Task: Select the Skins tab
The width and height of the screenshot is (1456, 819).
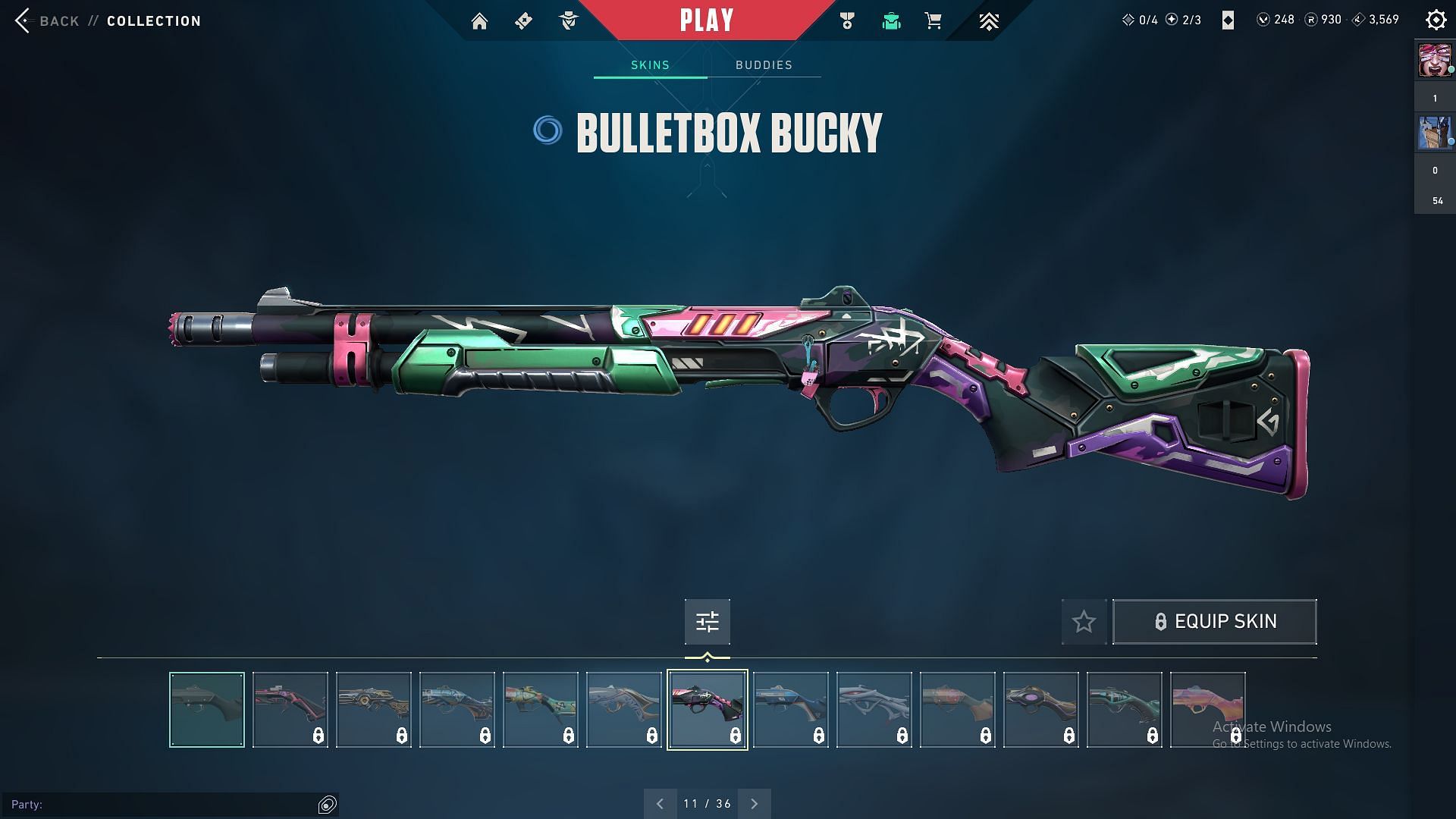Action: [x=650, y=65]
